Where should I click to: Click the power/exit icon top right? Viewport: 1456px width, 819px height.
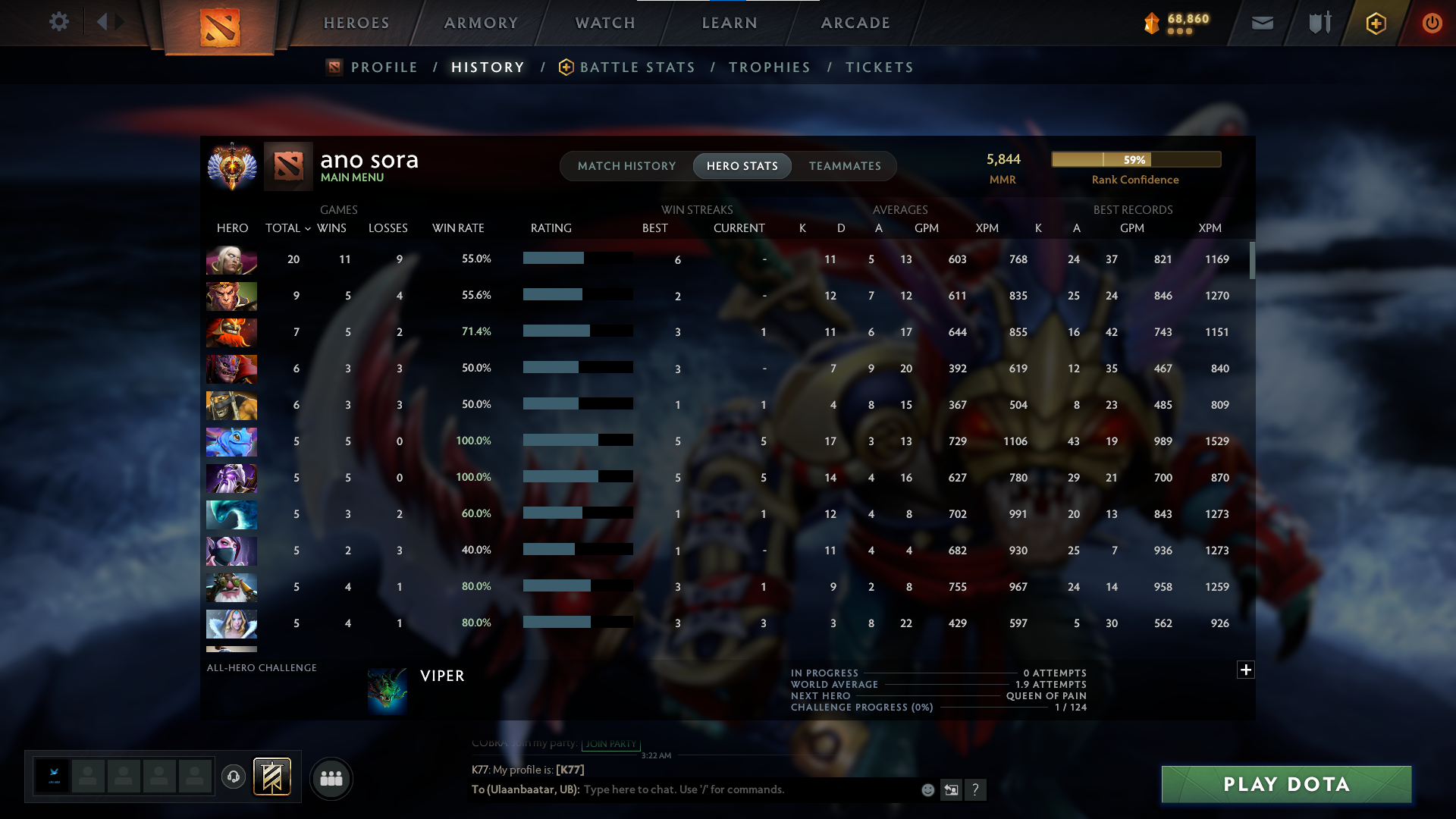[x=1432, y=23]
